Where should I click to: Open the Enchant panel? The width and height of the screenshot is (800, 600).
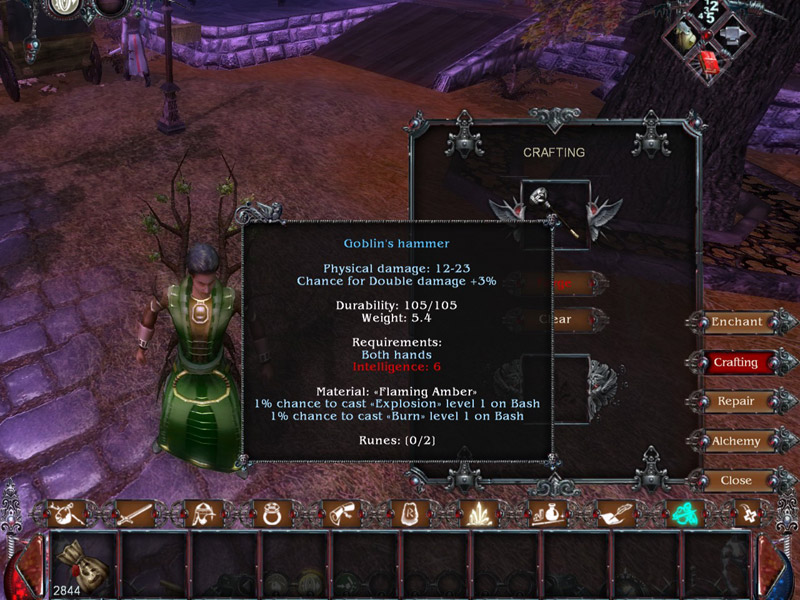736,322
